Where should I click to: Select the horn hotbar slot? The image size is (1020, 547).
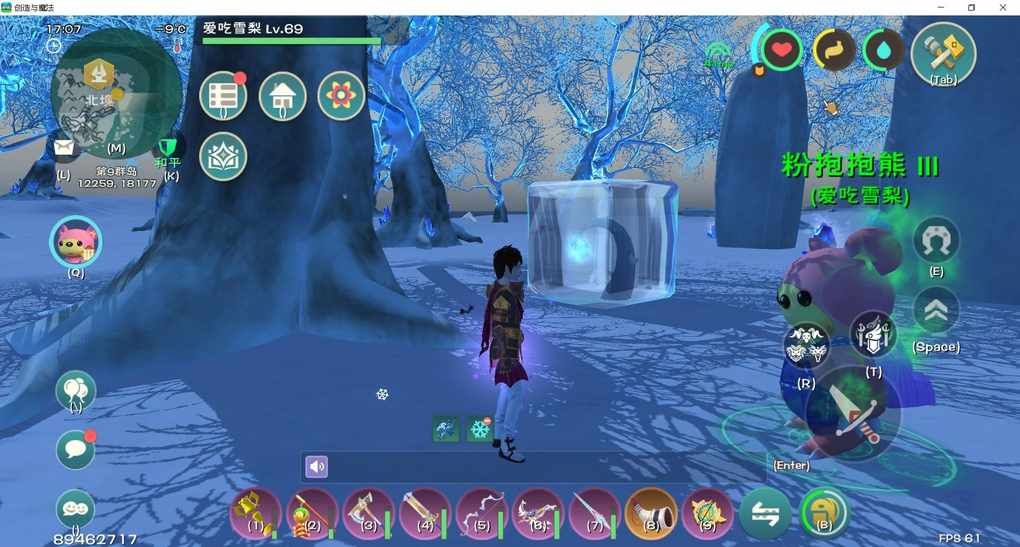[x=651, y=513]
